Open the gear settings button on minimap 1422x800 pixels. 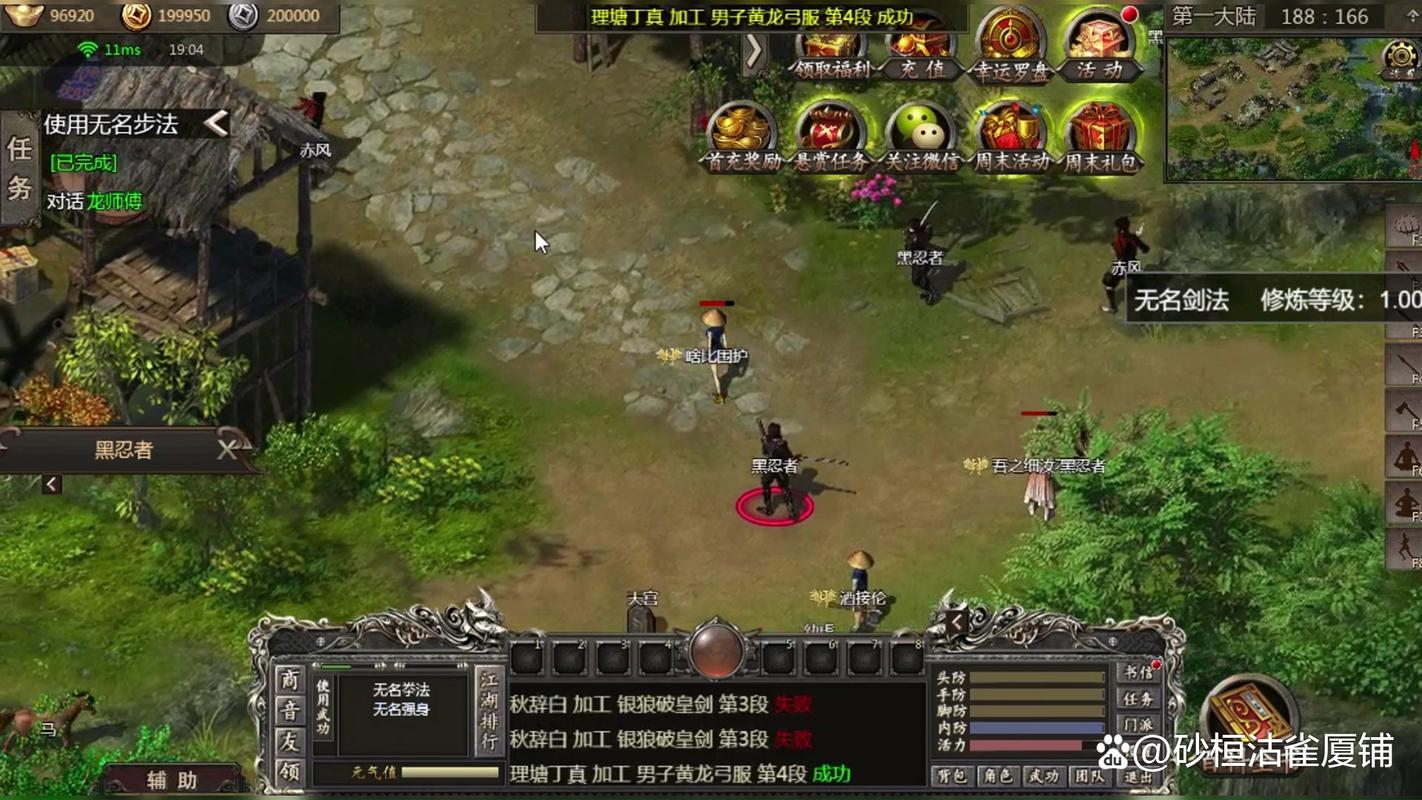click(x=1400, y=56)
